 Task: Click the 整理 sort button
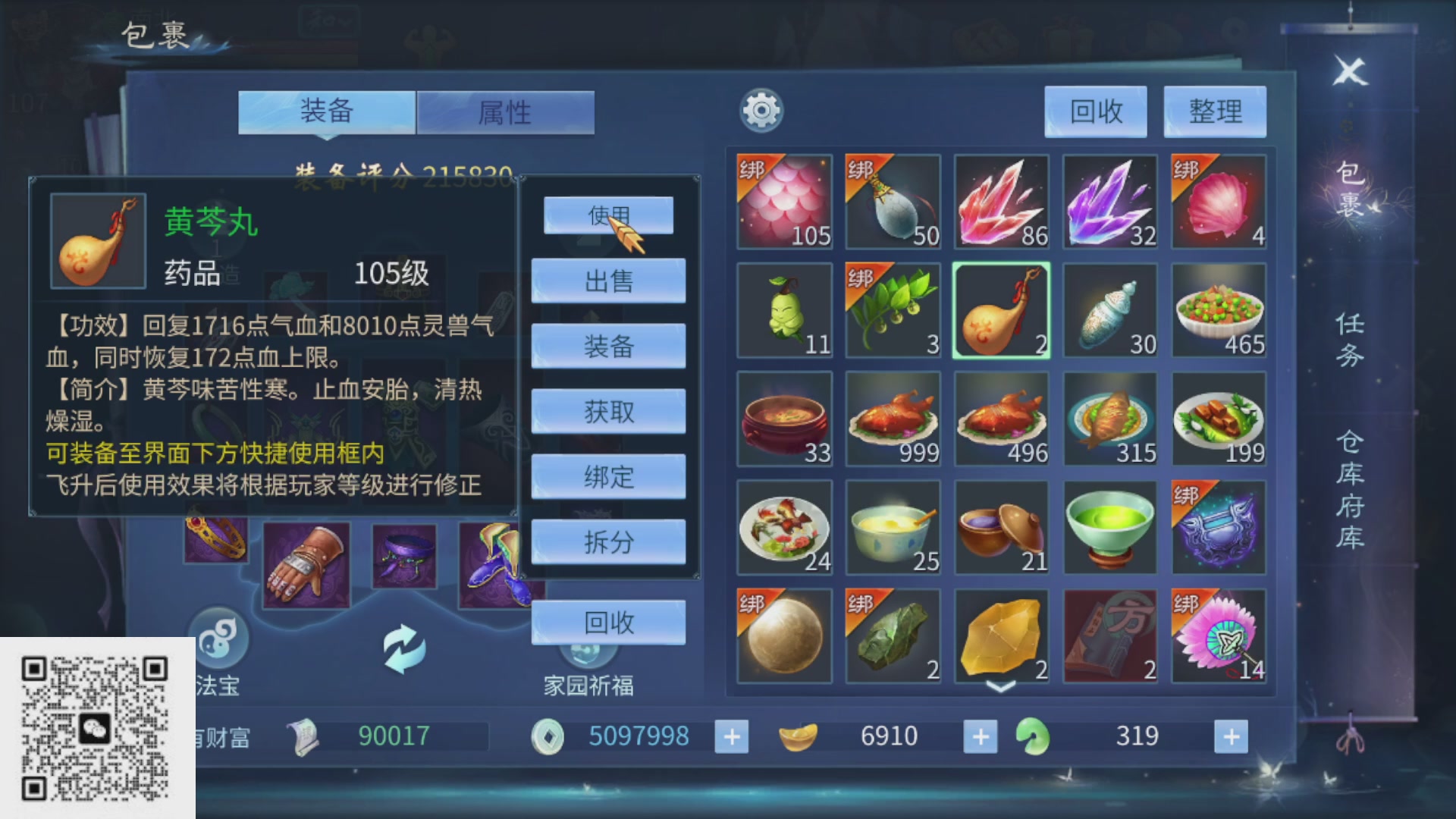pyautogui.click(x=1214, y=112)
